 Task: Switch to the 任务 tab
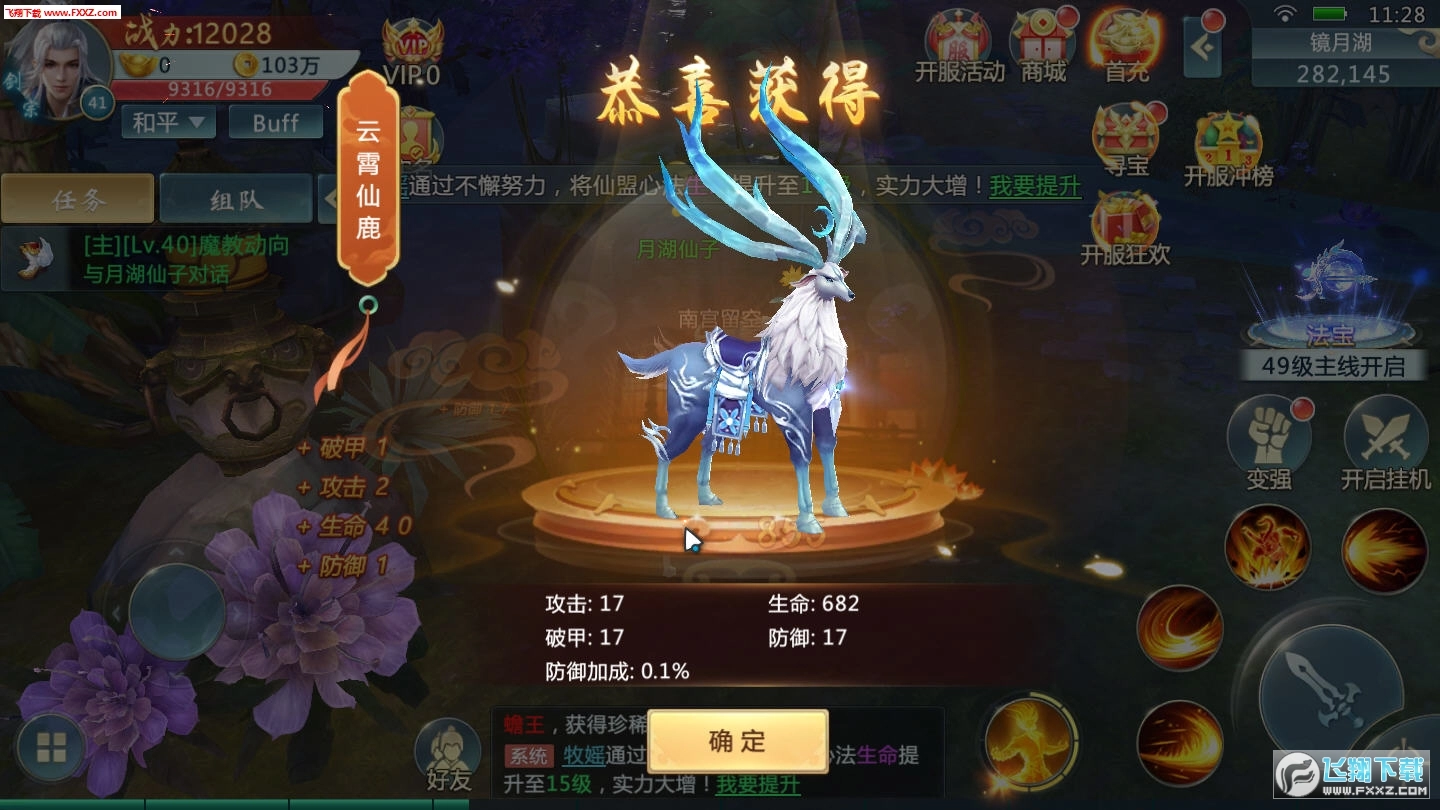coord(77,198)
